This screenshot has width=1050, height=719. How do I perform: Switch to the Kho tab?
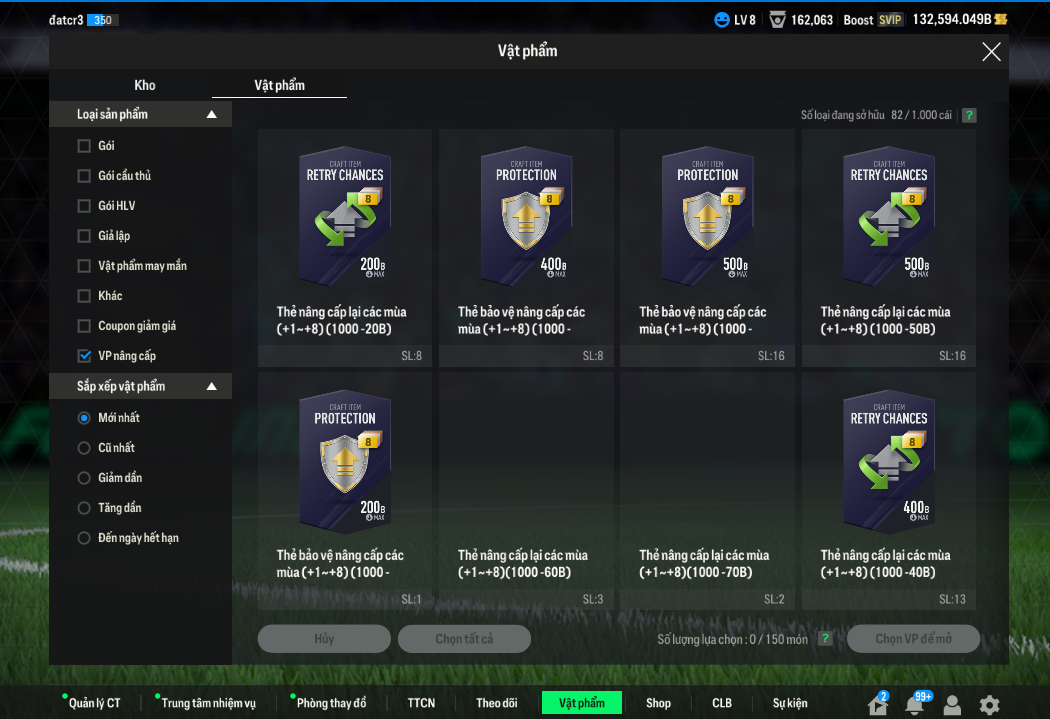pos(145,85)
